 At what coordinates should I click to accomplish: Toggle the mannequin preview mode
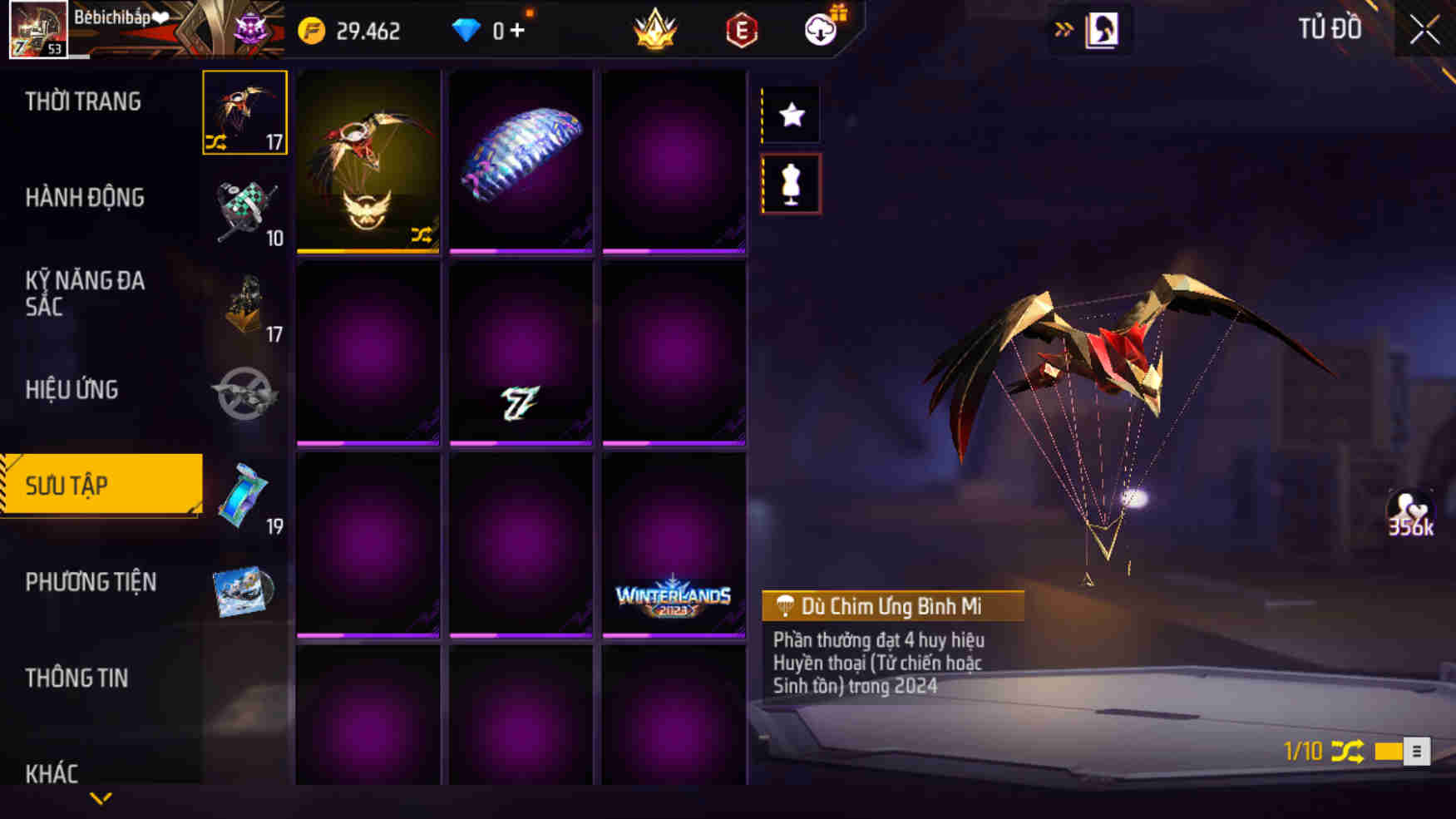[791, 184]
